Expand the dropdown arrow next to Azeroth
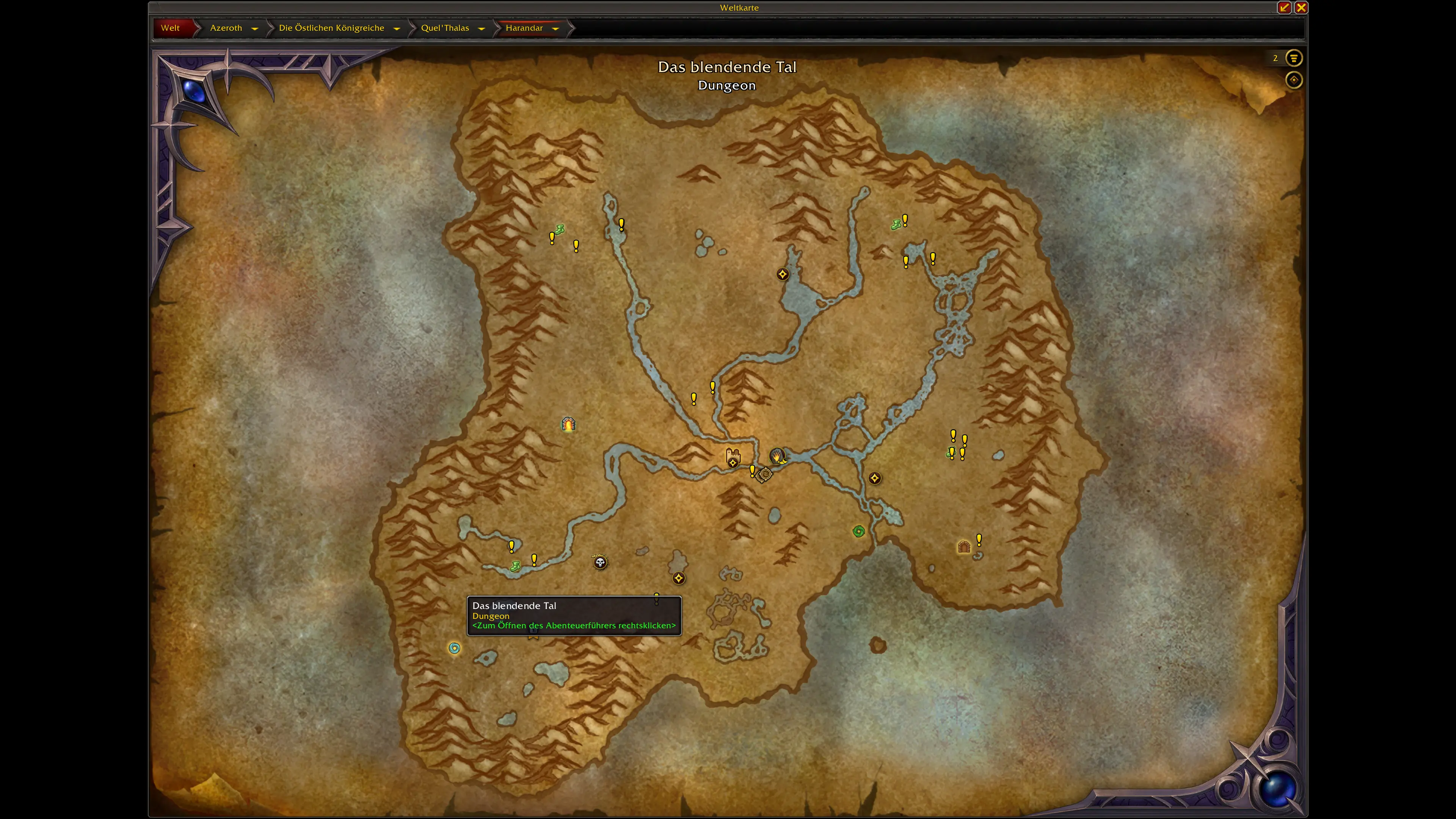This screenshot has height=819, width=1456. click(255, 28)
